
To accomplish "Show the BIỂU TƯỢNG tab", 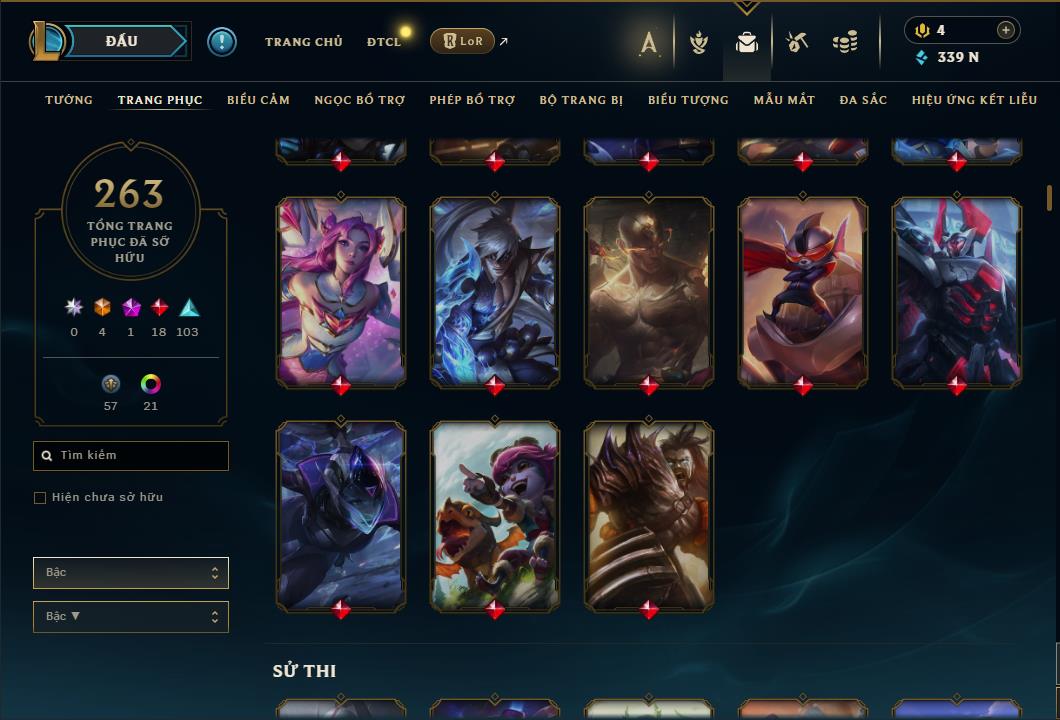I will tap(688, 100).
